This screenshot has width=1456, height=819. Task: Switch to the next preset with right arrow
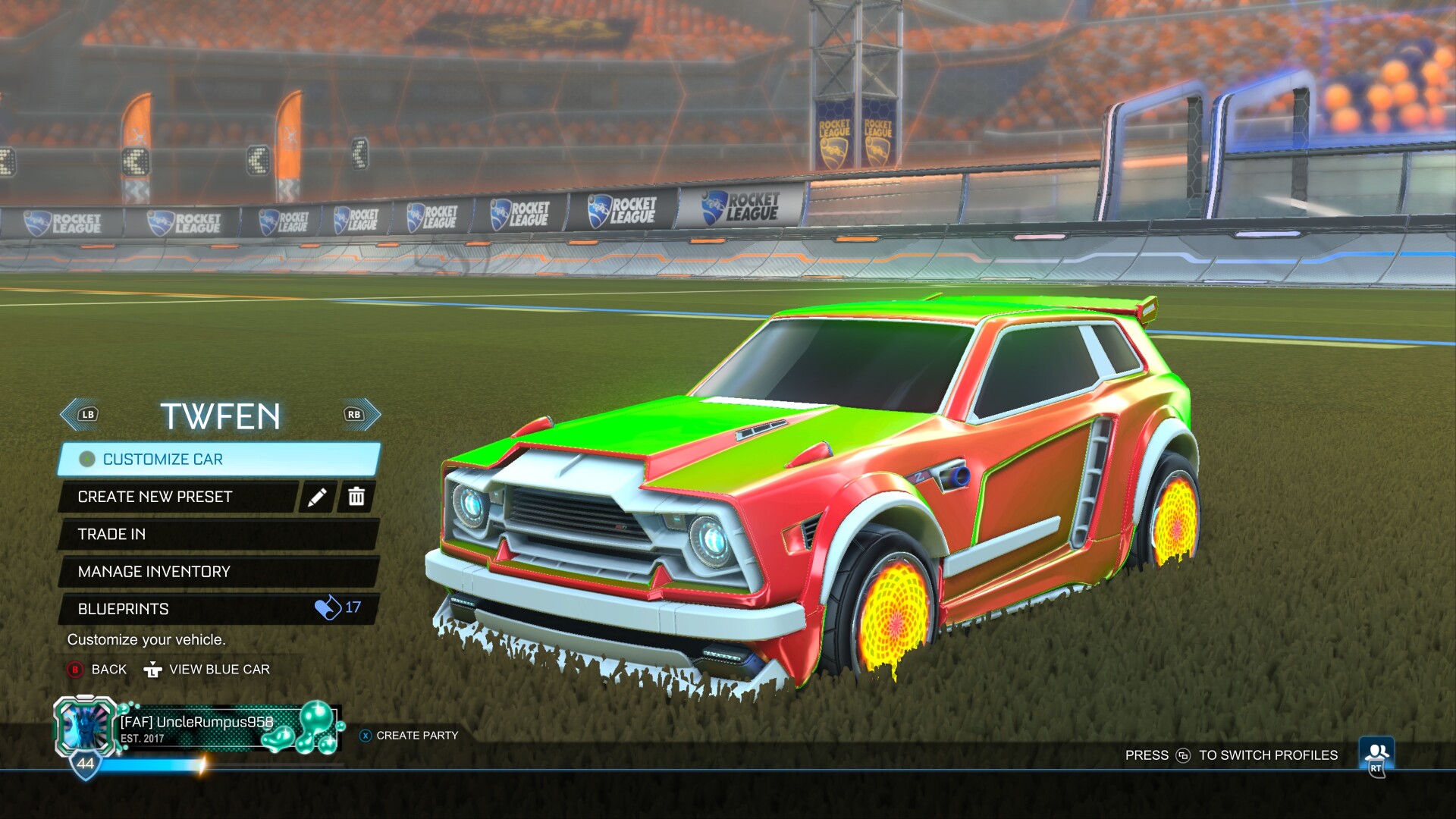click(x=361, y=415)
